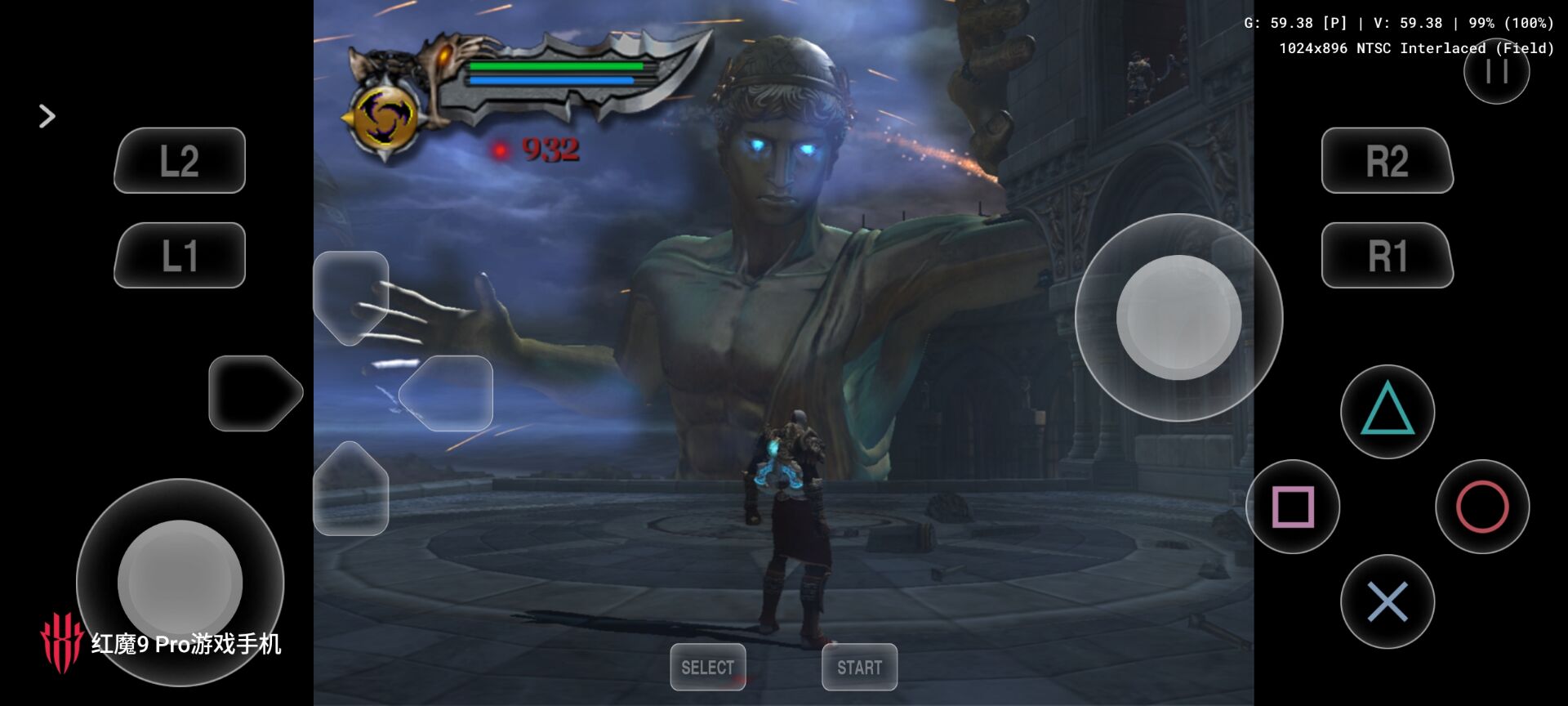The height and width of the screenshot is (706, 1568).
Task: Tap the D-pad down arrow
Action: 350,490
